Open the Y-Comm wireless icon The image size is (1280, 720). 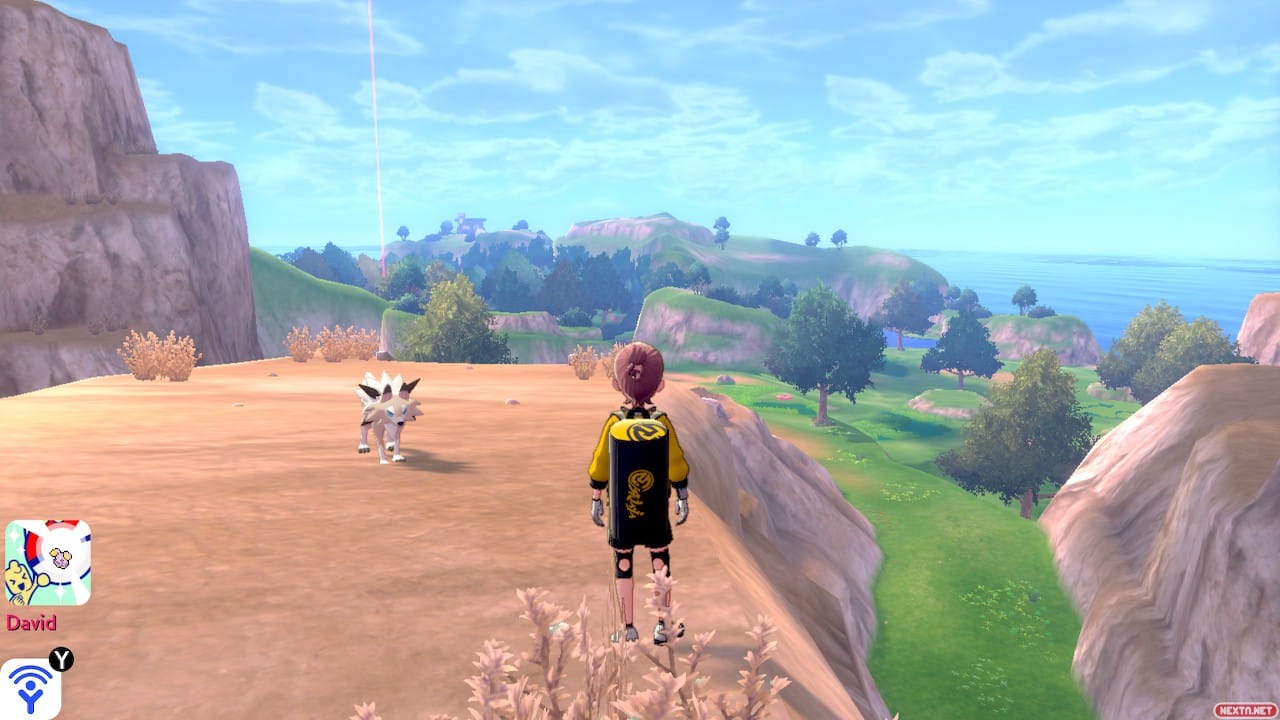pos(30,688)
